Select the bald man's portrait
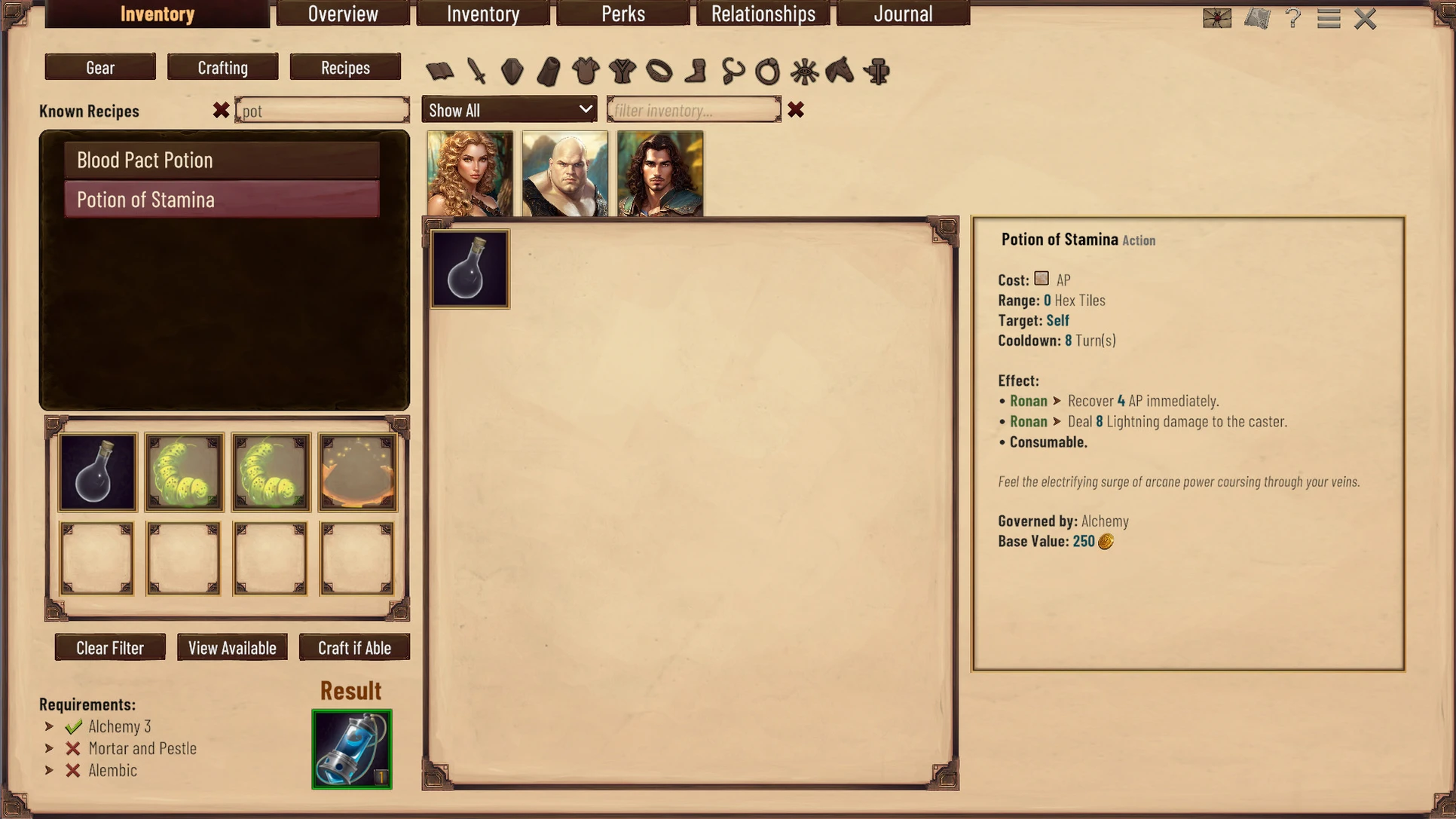This screenshot has height=819, width=1456. pos(564,174)
